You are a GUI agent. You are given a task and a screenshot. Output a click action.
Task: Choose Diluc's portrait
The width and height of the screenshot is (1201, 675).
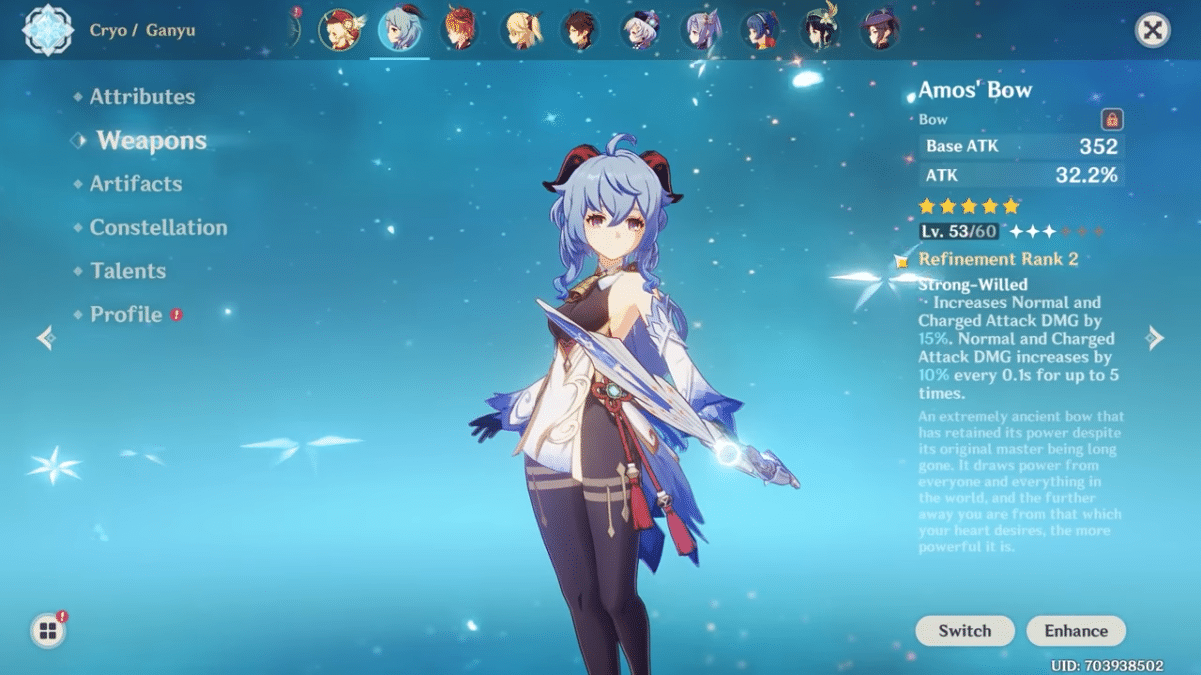(460, 30)
